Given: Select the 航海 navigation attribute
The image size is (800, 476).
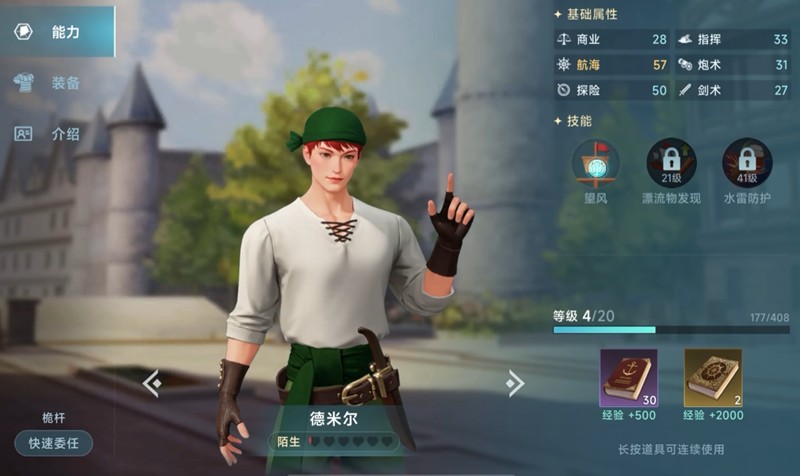Looking at the screenshot, I should coord(611,65).
